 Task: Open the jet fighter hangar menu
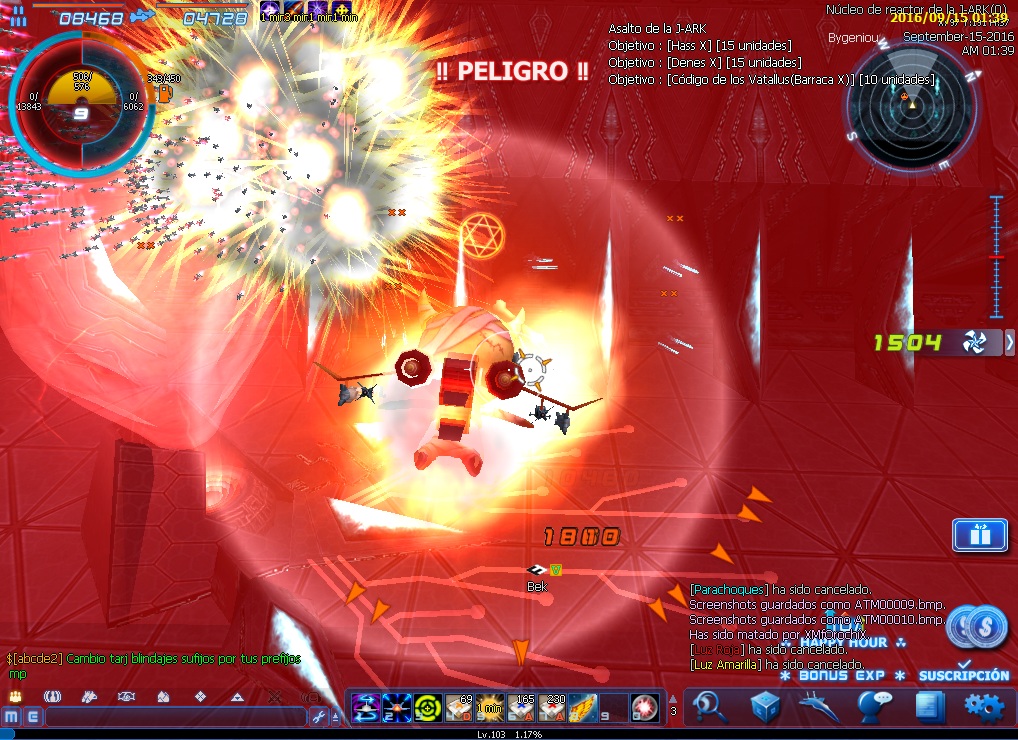tap(820, 707)
